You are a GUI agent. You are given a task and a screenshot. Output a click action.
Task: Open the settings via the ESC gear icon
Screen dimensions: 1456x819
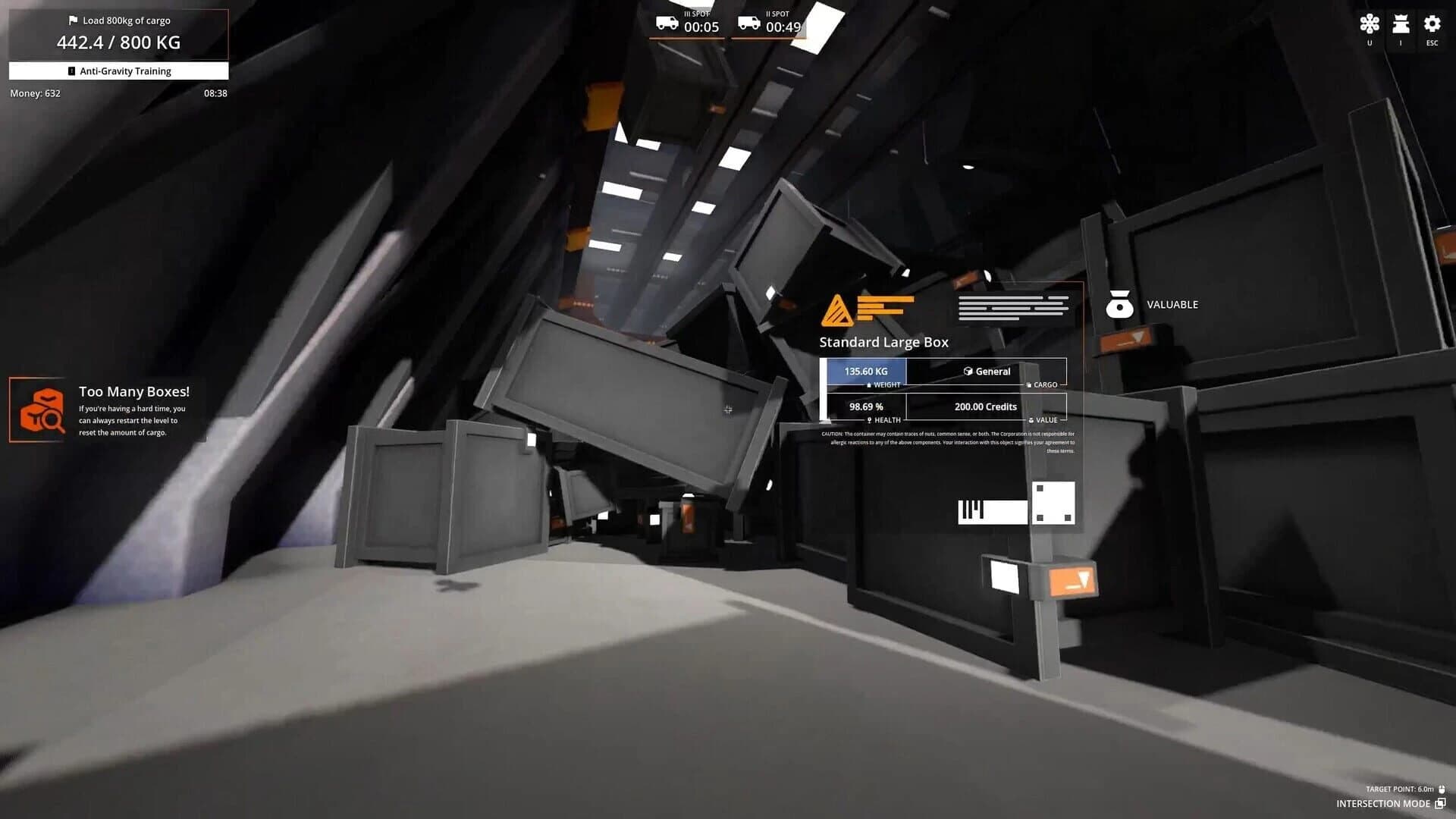coord(1432,25)
